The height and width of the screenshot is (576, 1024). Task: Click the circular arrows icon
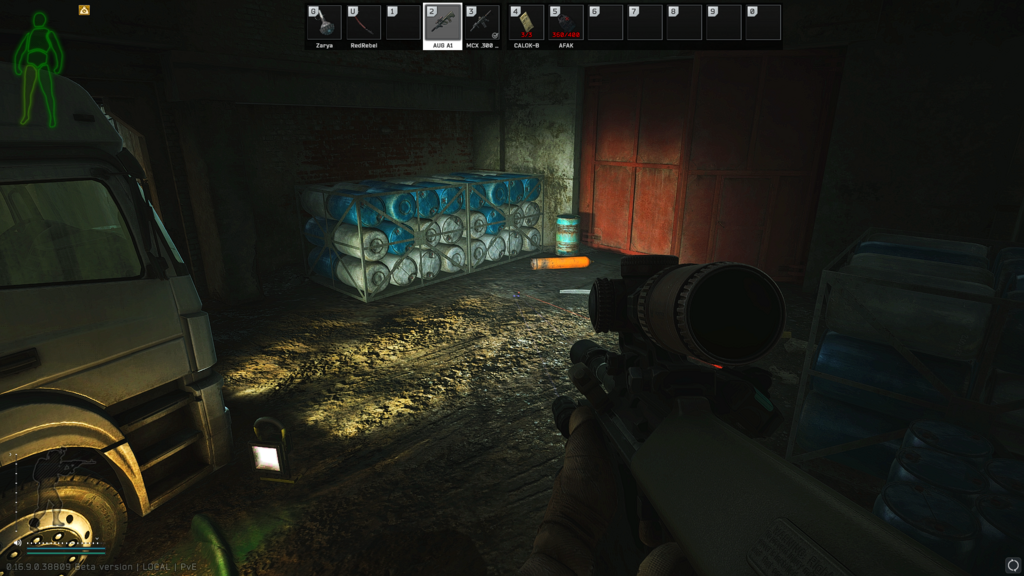coord(1013,563)
